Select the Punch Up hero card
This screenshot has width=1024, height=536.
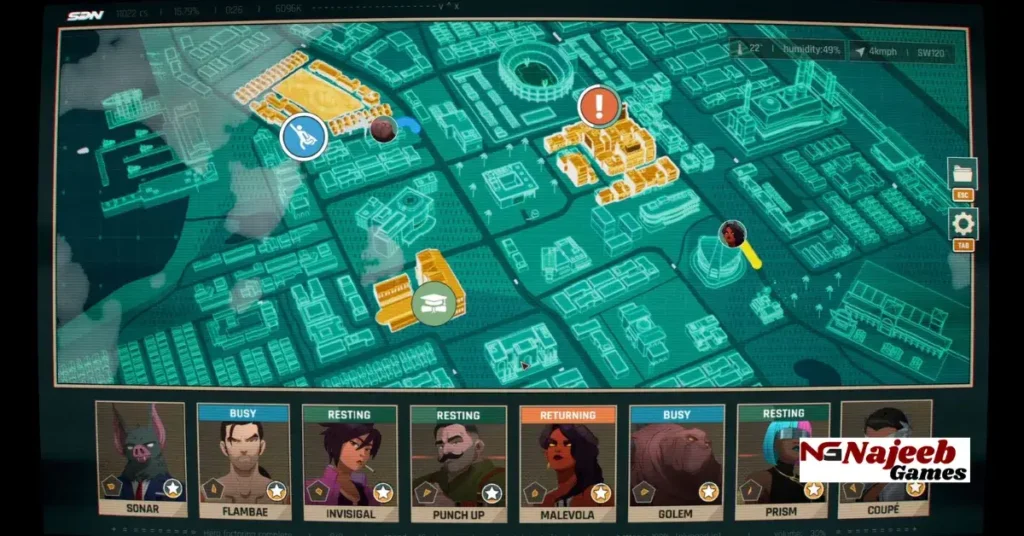457,462
